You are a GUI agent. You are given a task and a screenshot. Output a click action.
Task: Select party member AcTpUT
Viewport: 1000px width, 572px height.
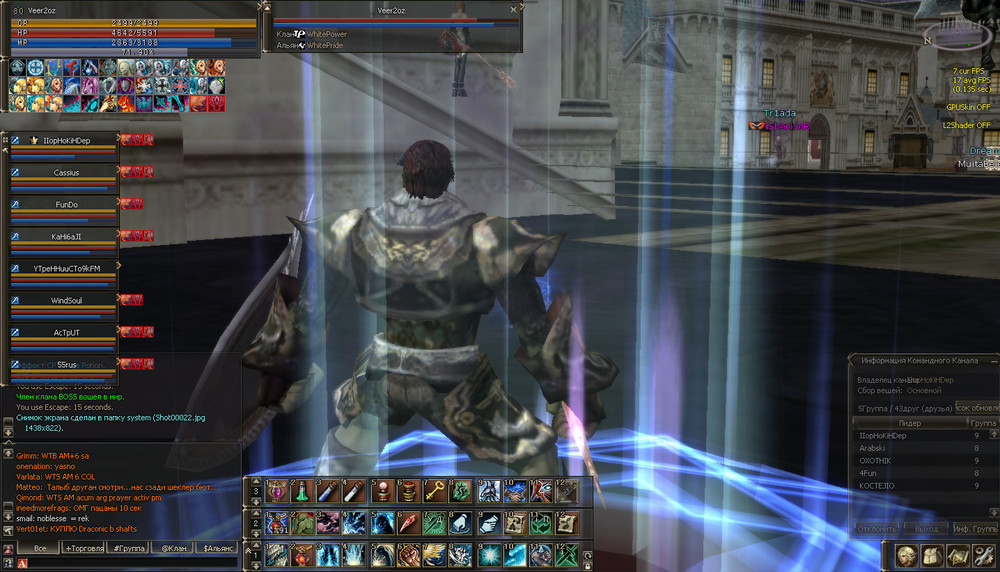coord(66,332)
